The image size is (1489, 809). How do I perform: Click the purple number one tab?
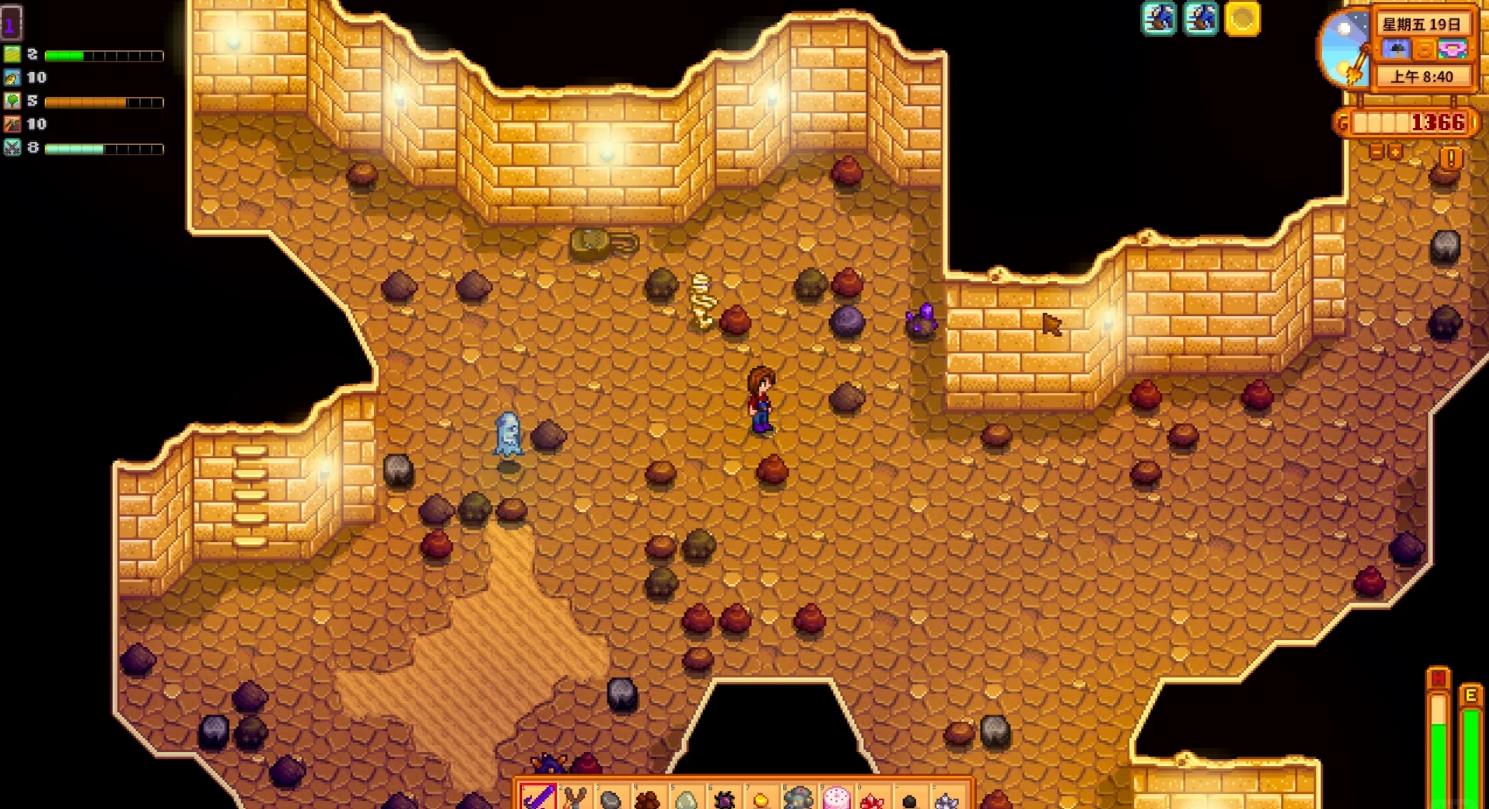click(11, 22)
